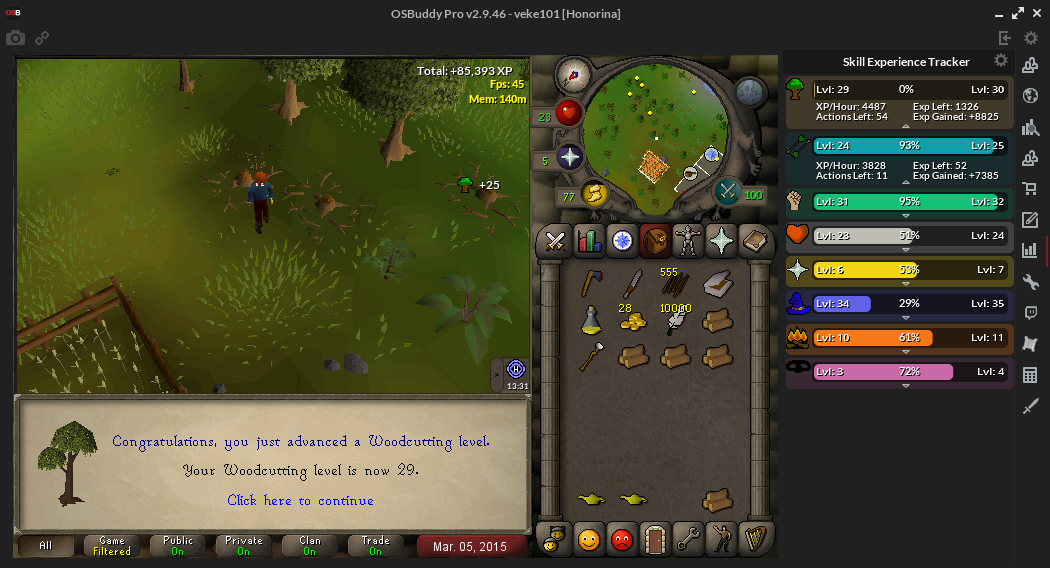Viewport: 1050px width, 568px height.
Task: Open the combat options tab
Action: (556, 241)
